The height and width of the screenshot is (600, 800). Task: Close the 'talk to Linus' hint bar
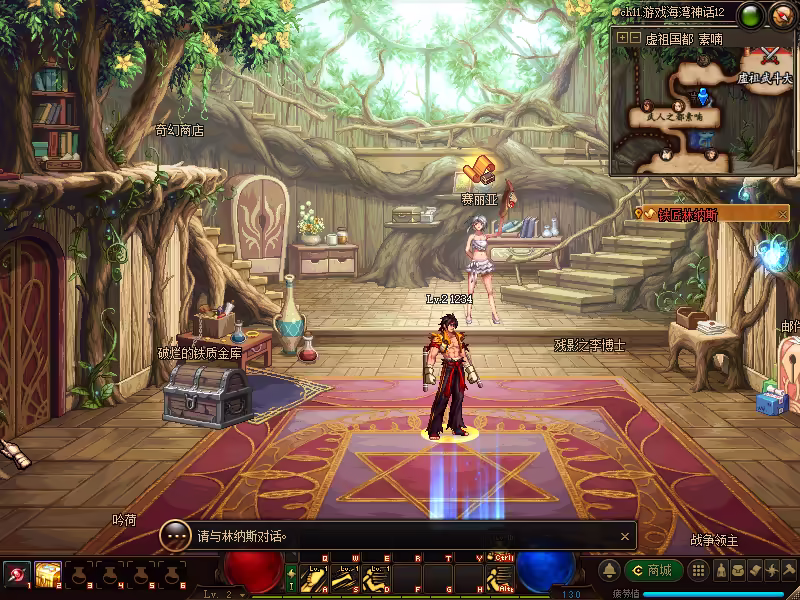625,536
